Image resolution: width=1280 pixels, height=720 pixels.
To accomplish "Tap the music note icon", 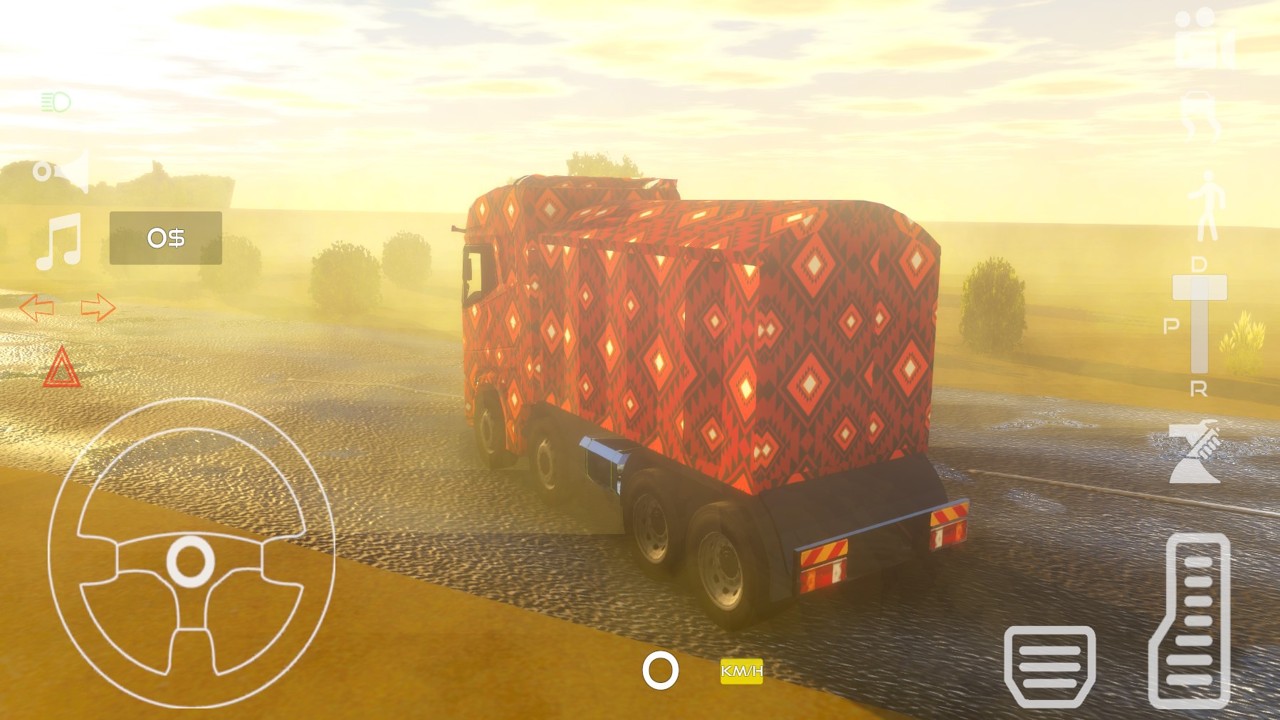I will tap(59, 243).
